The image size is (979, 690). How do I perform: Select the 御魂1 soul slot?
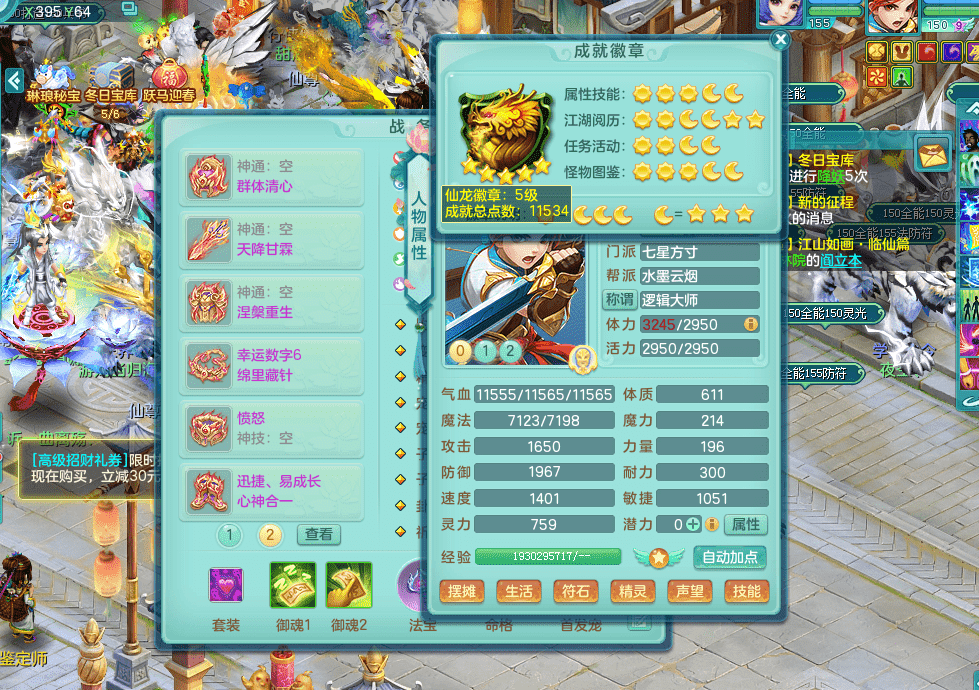(293, 585)
